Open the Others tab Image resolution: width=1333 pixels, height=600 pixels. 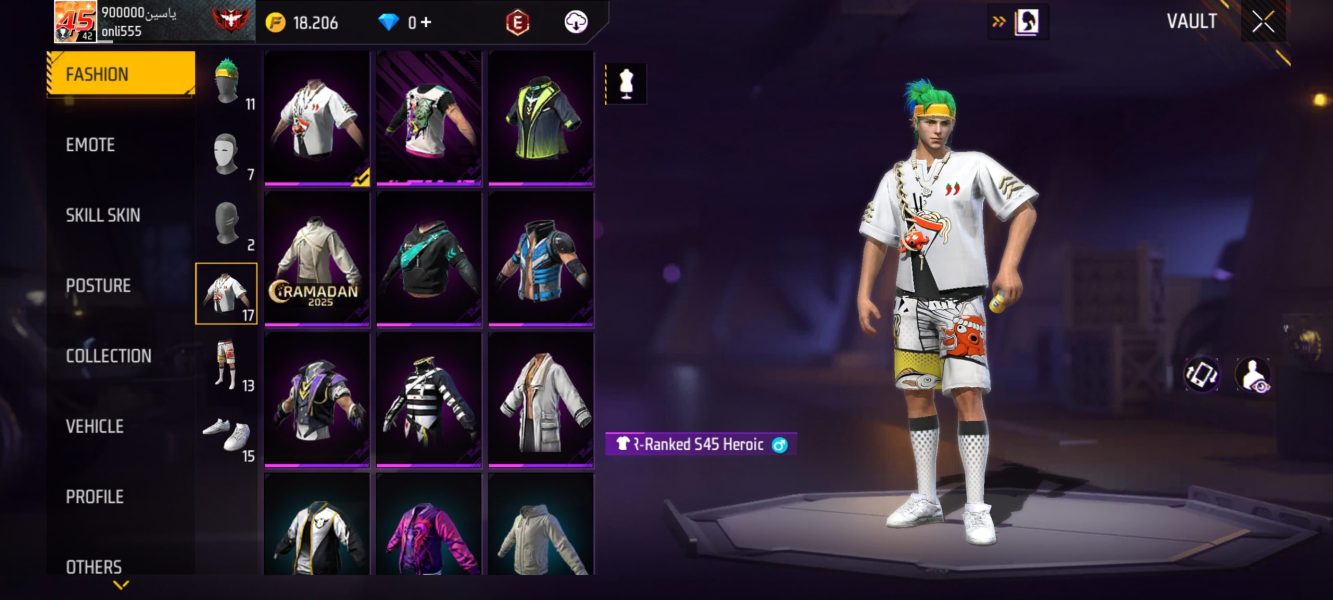click(x=94, y=566)
